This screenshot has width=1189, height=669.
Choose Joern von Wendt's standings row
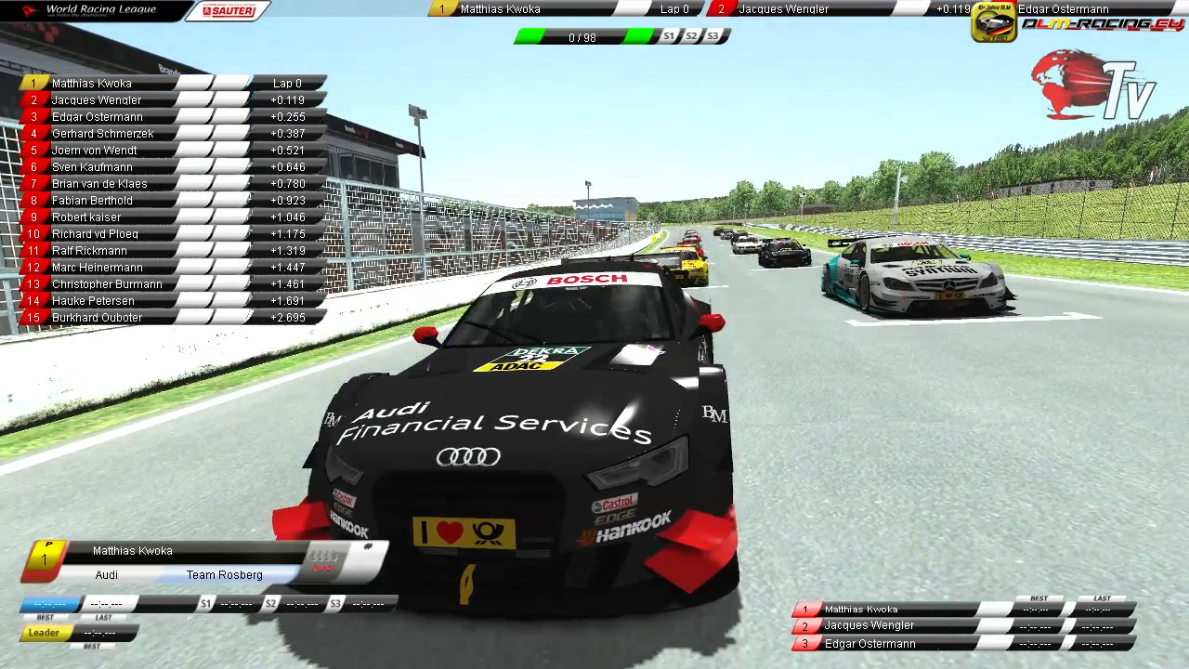click(x=95, y=150)
